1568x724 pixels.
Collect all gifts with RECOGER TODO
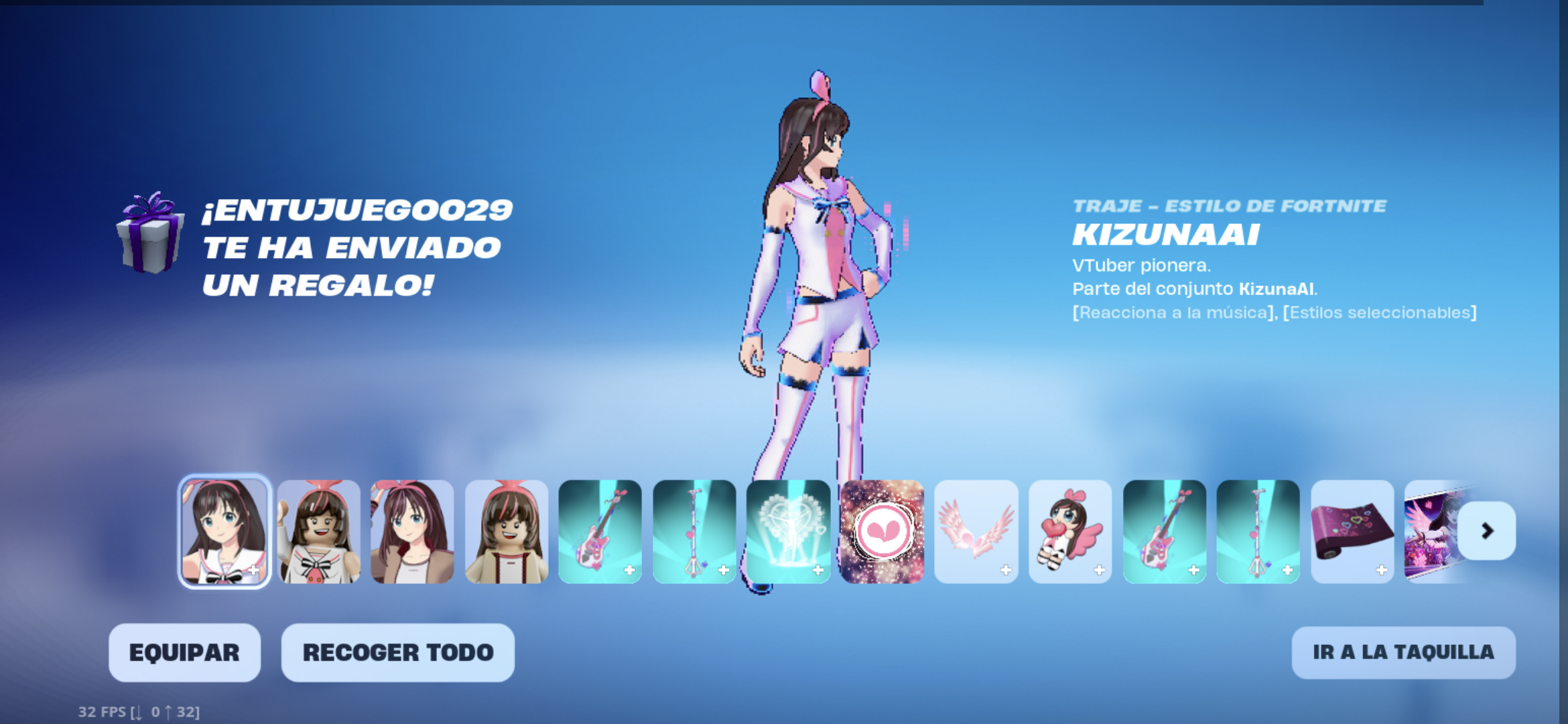397,652
